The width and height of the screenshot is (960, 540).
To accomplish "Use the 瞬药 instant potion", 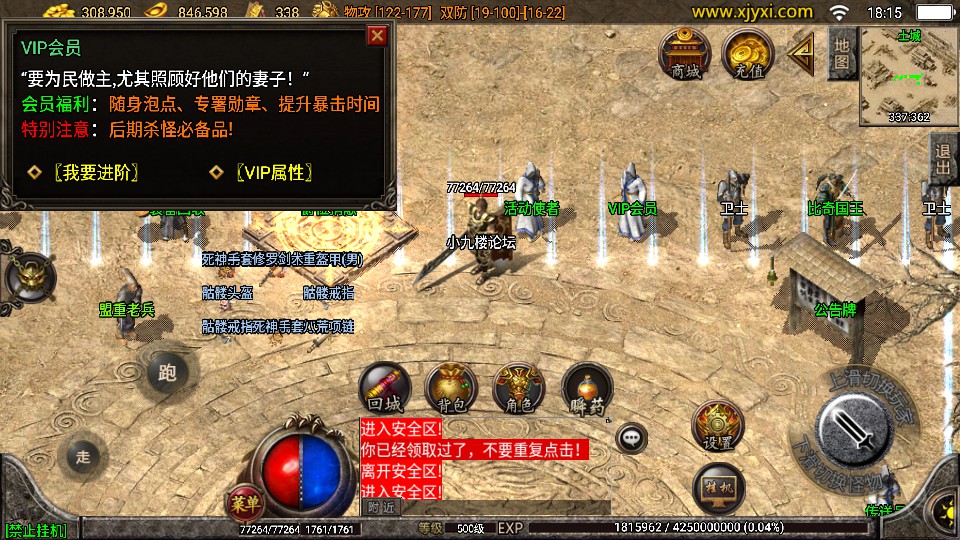I will tap(587, 389).
